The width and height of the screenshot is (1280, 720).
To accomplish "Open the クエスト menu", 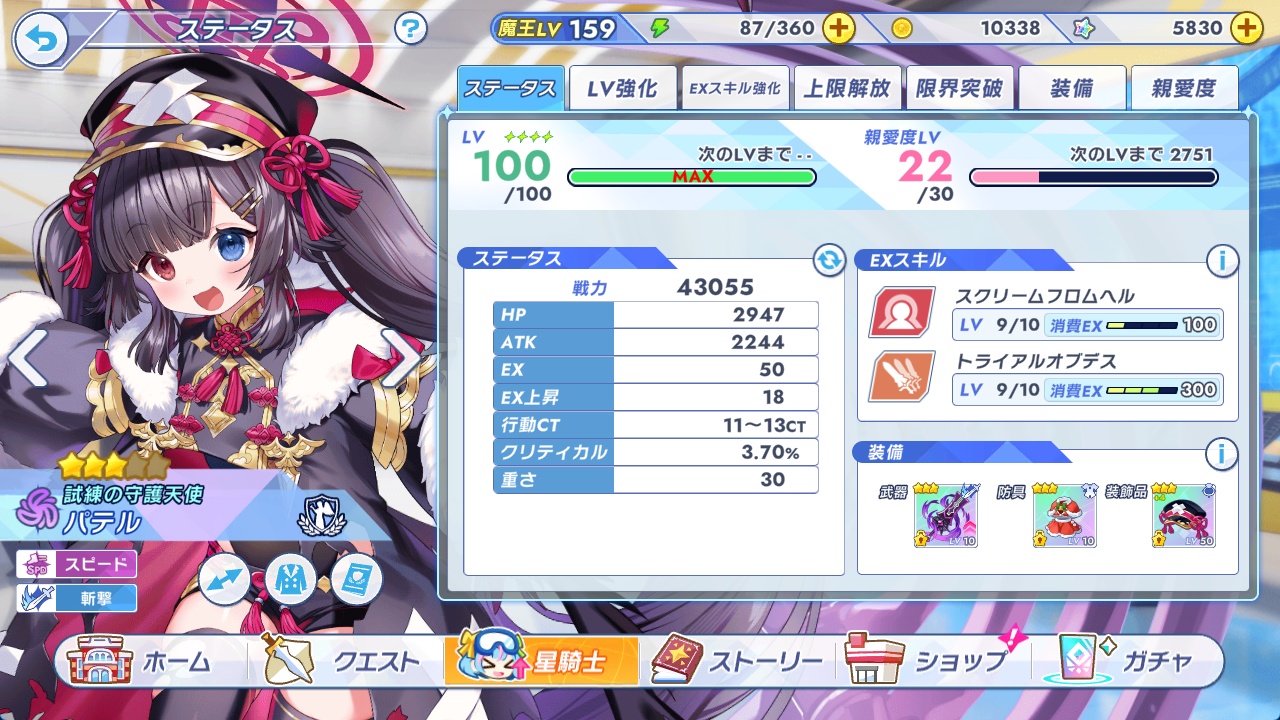I will coord(342,661).
